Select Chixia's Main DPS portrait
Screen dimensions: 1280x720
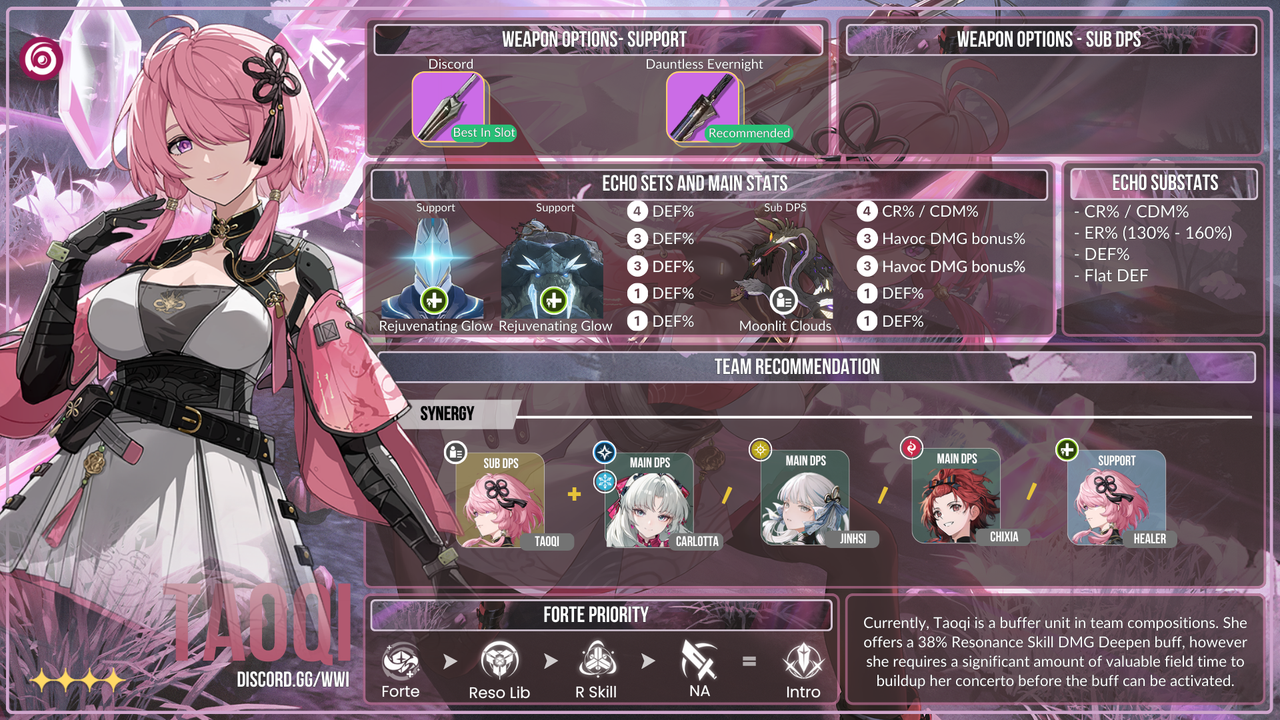pos(955,496)
